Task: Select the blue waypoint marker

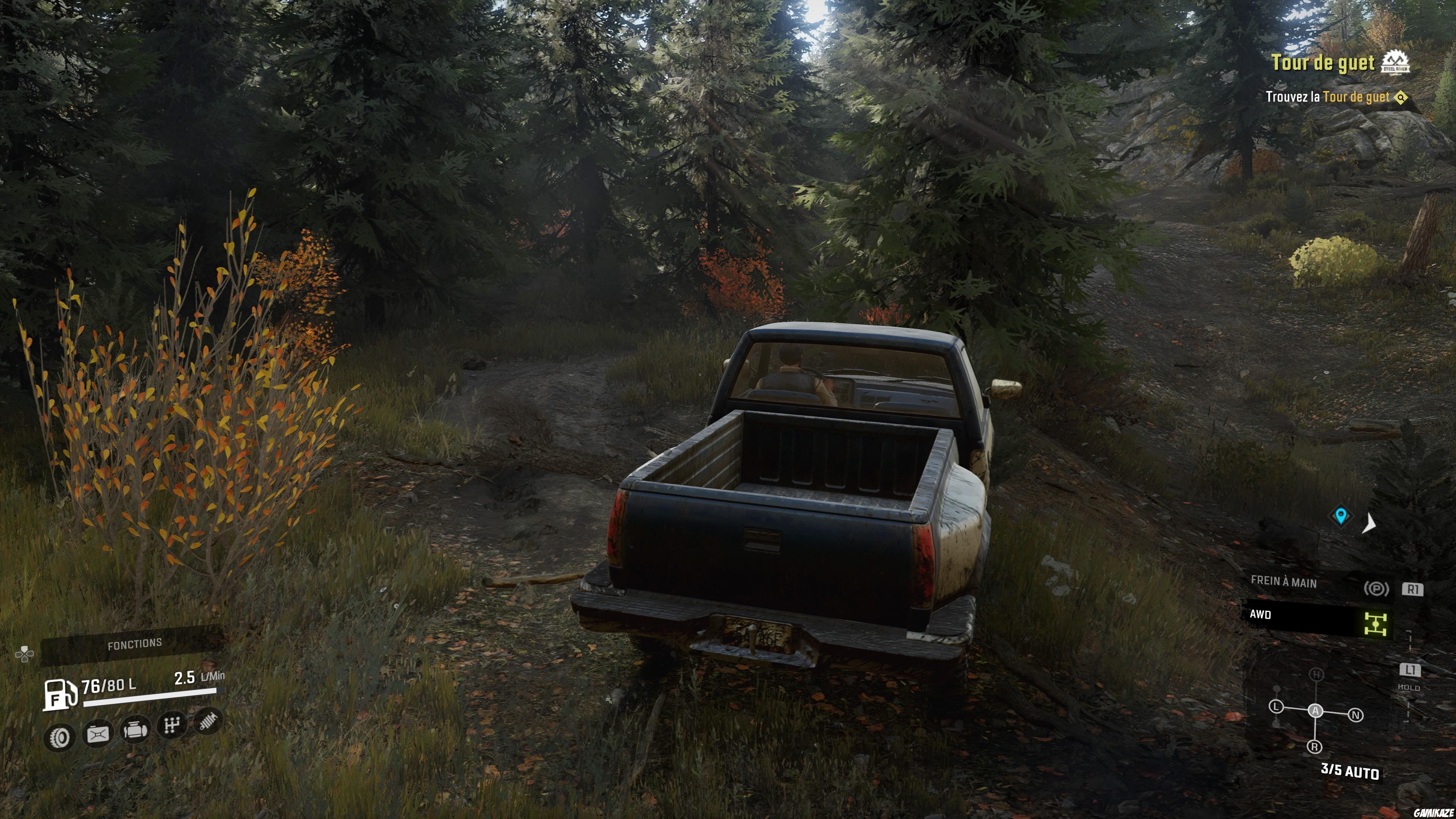Action: pos(1341,516)
